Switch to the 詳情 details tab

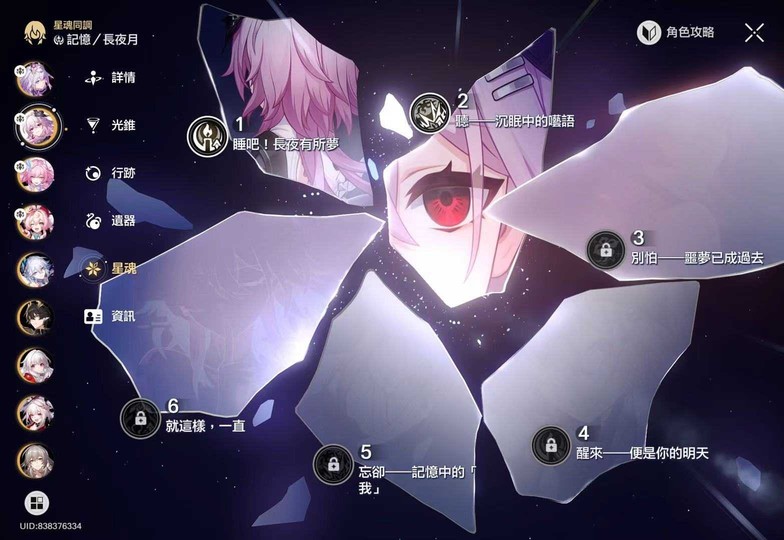tap(111, 76)
